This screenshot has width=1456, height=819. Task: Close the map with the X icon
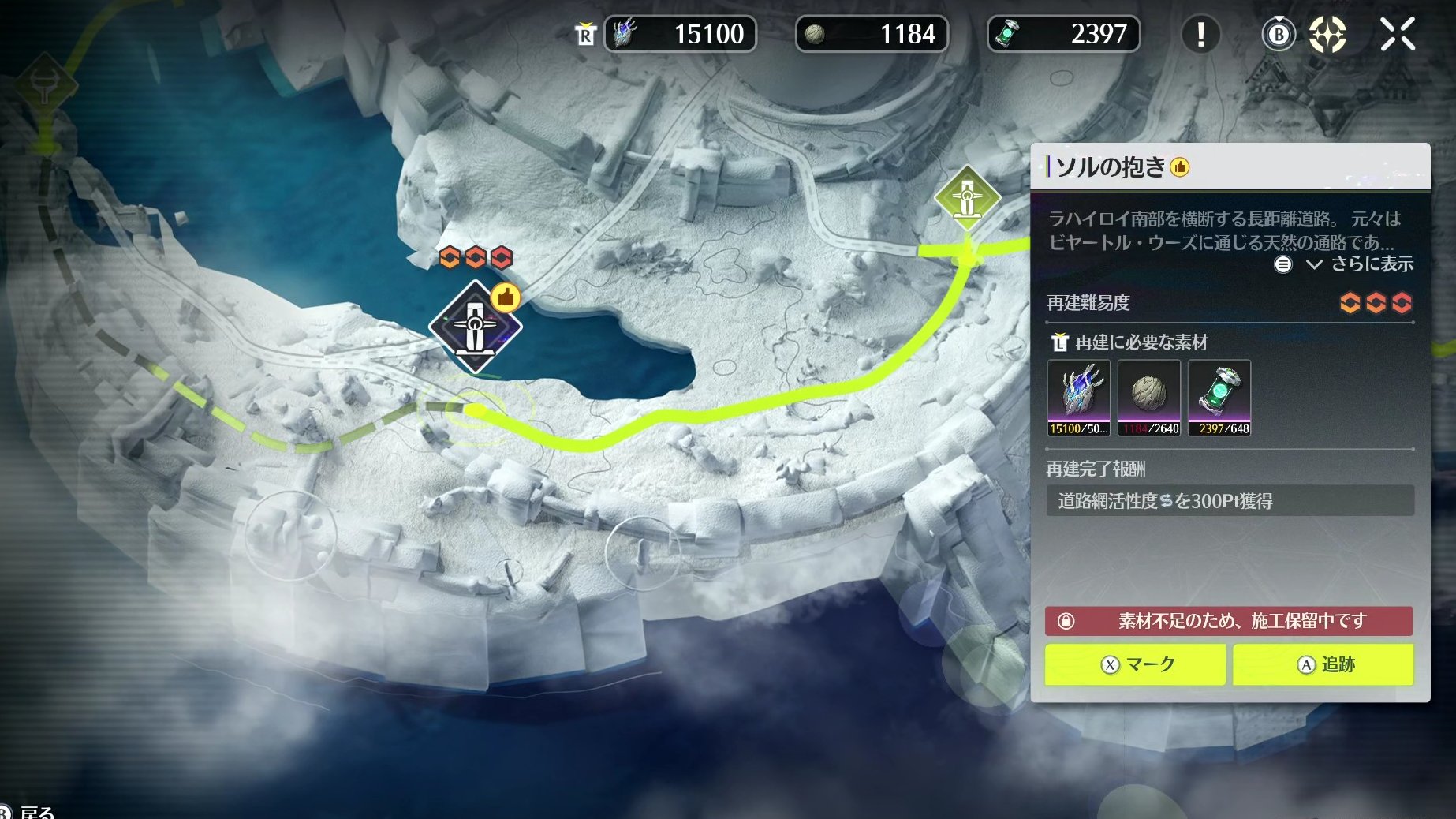pyautogui.click(x=1398, y=35)
